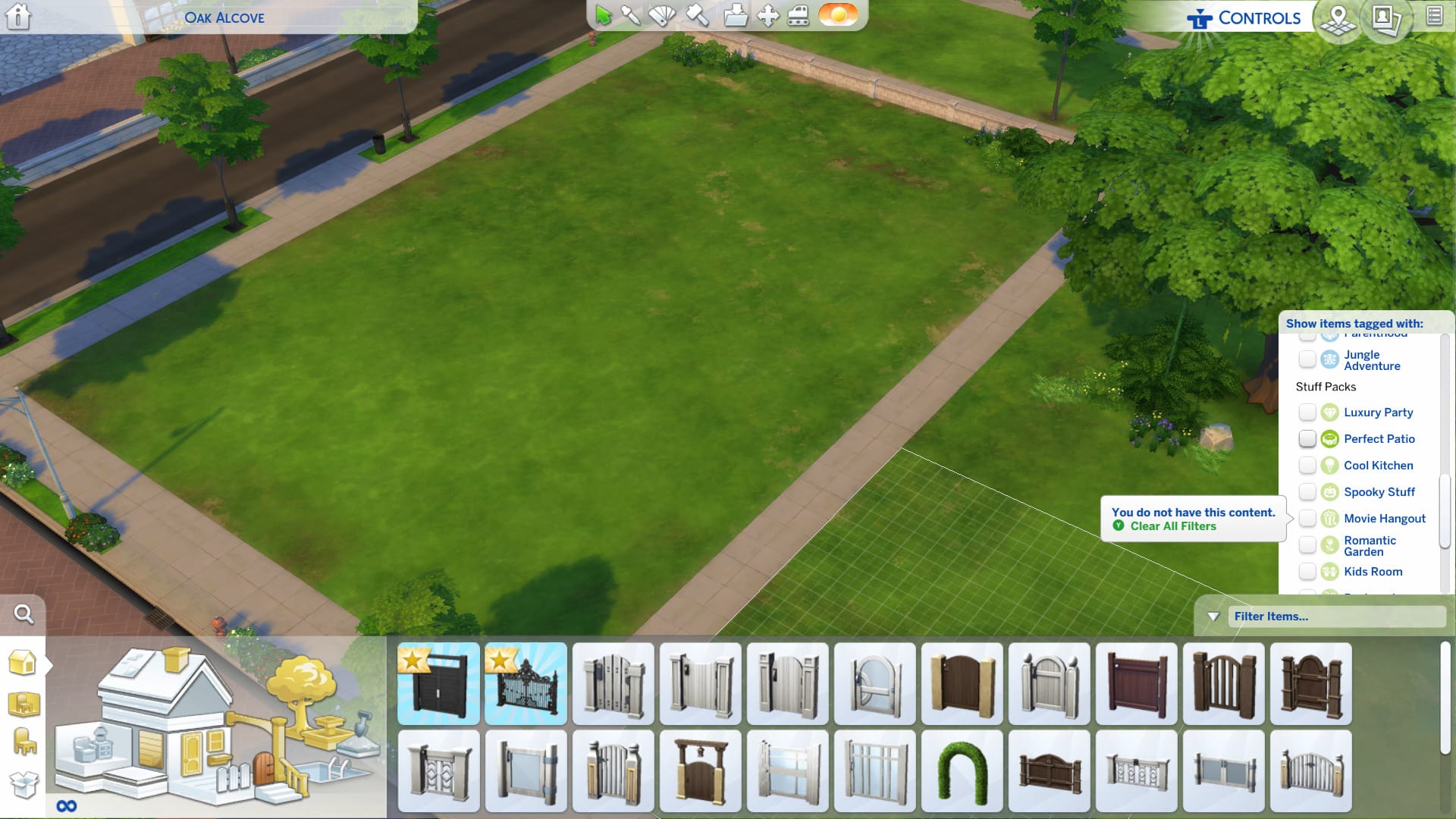Select the Kids Room filter checkbox

coord(1307,572)
